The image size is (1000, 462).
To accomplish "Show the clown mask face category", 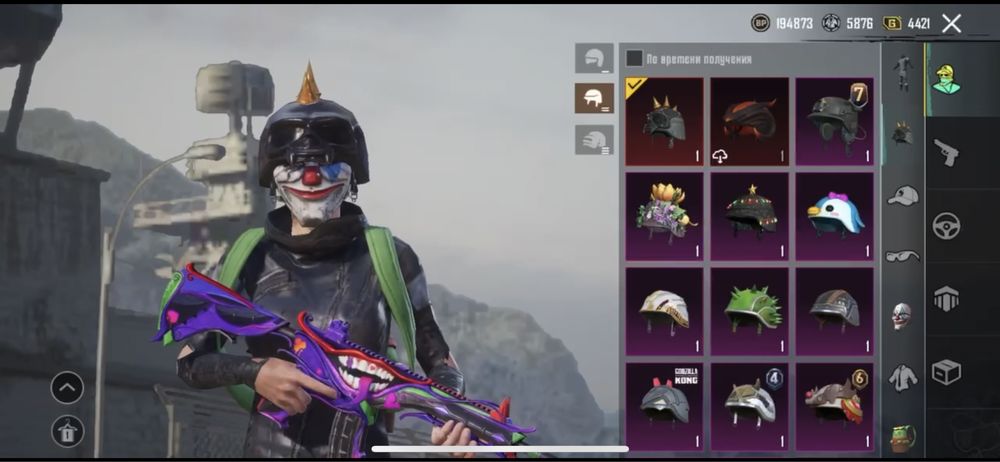I will pyautogui.click(x=902, y=316).
